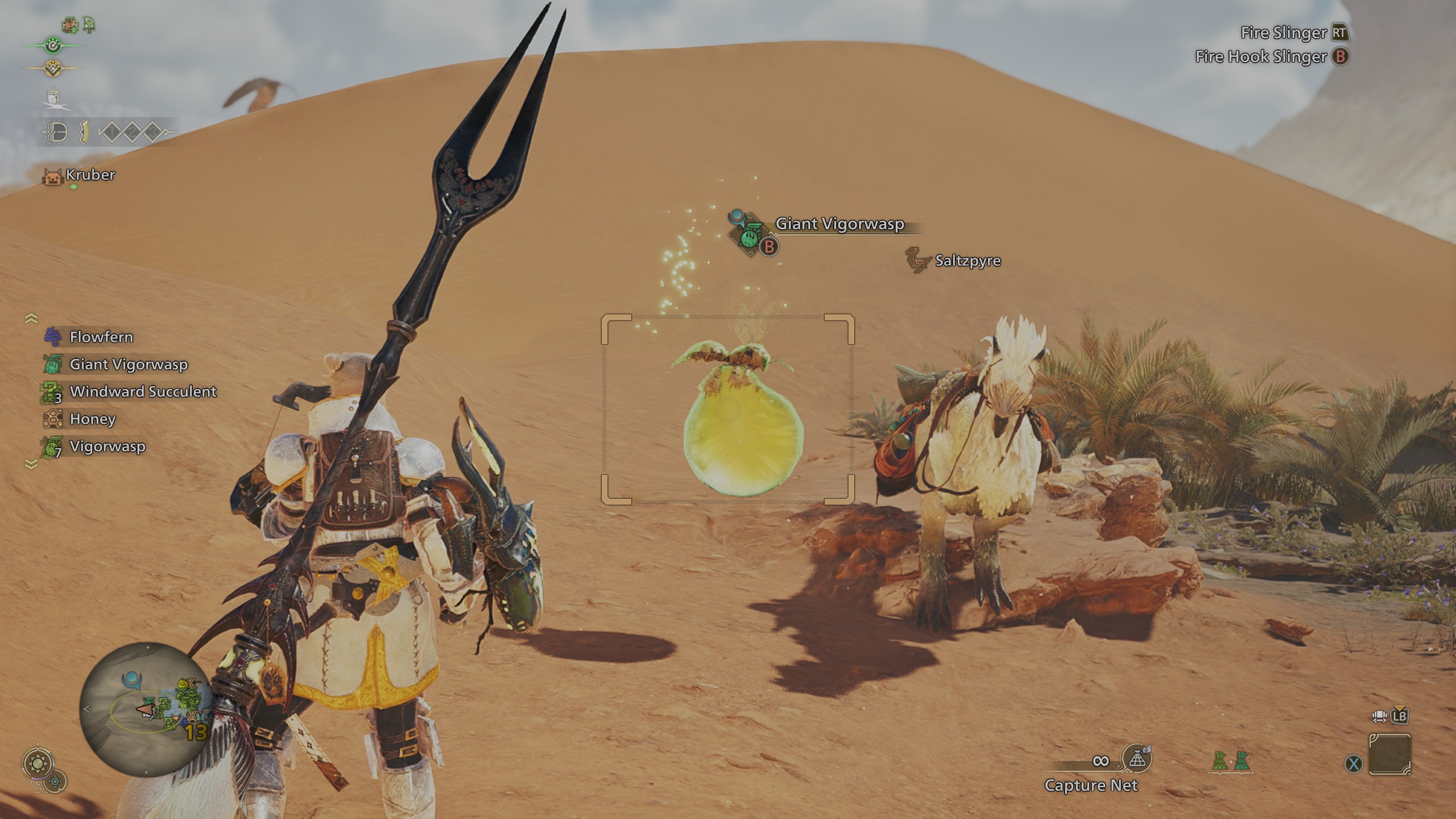The image size is (1456, 819).
Task: Click the down chevron below the item list
Action: pos(31,465)
